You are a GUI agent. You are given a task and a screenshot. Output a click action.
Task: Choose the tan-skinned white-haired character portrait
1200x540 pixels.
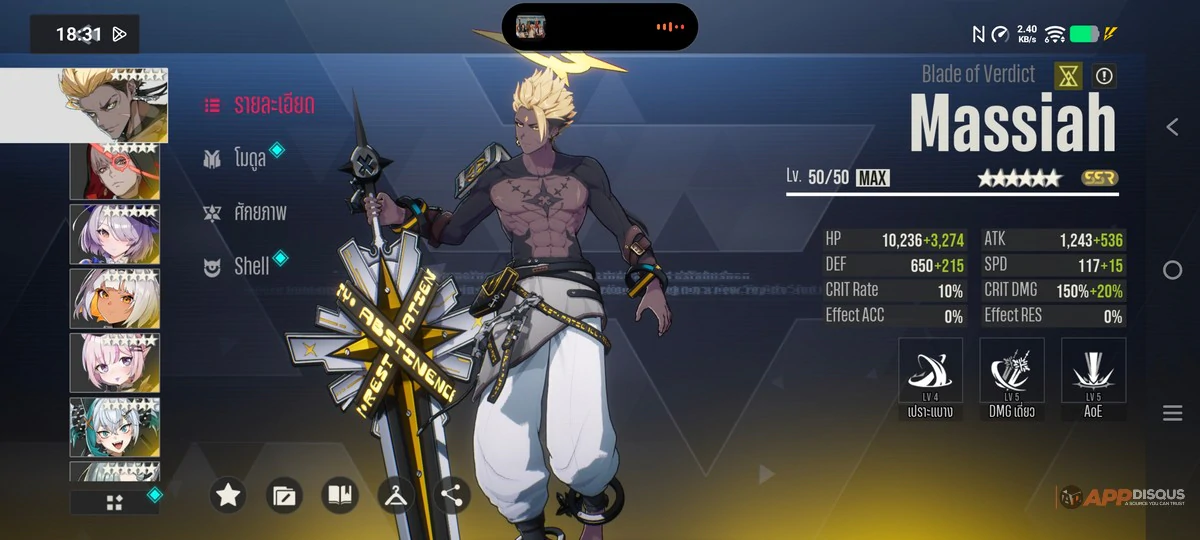[113, 298]
